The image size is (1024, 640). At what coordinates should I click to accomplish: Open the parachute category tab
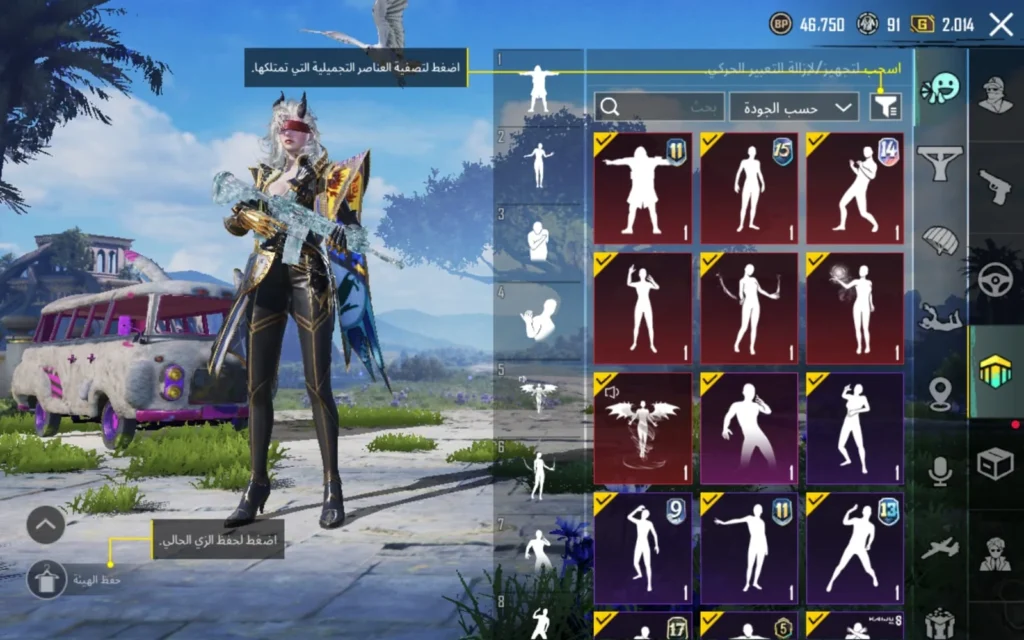[x=940, y=240]
